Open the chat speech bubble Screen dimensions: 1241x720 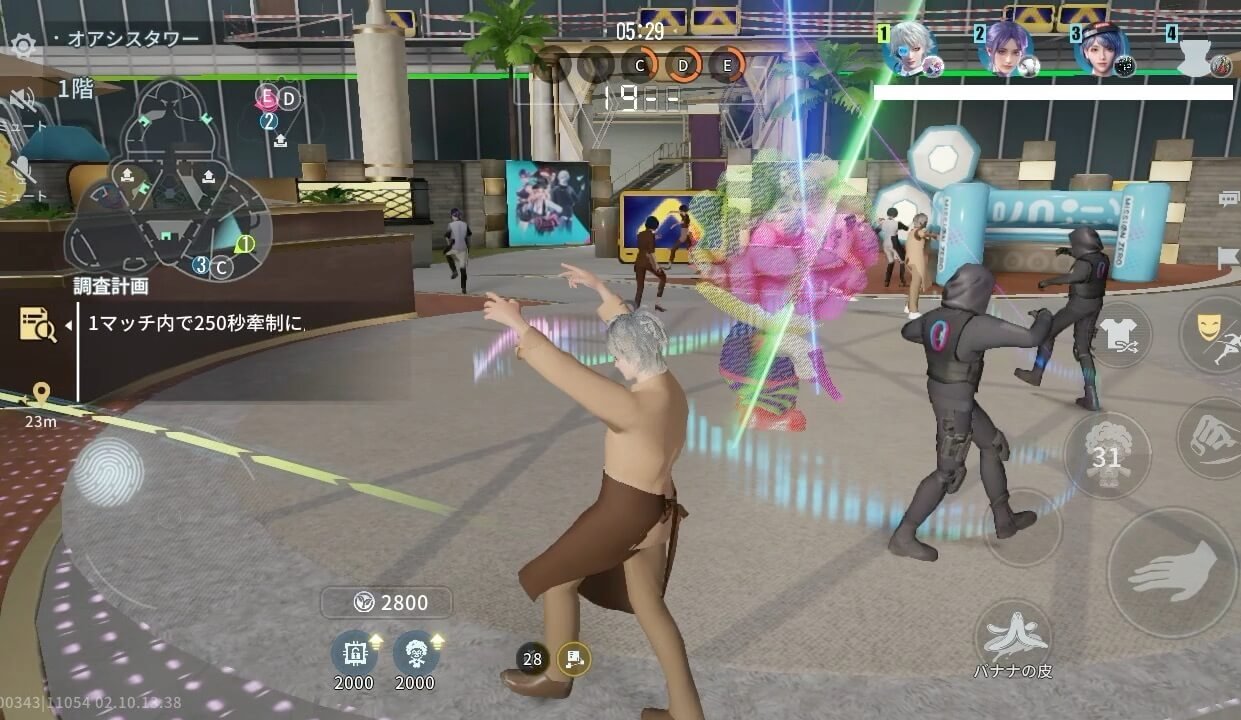point(1228,200)
